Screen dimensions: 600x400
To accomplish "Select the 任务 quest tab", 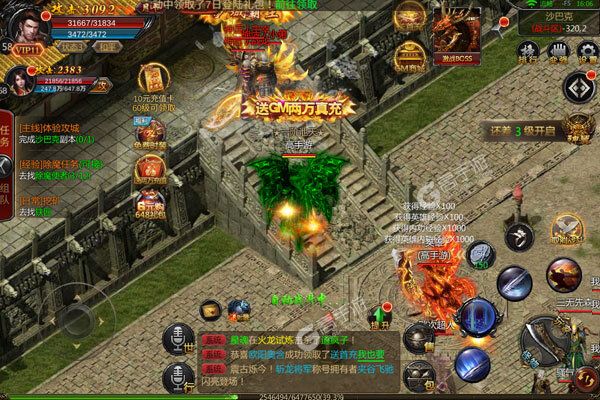I will (6, 135).
